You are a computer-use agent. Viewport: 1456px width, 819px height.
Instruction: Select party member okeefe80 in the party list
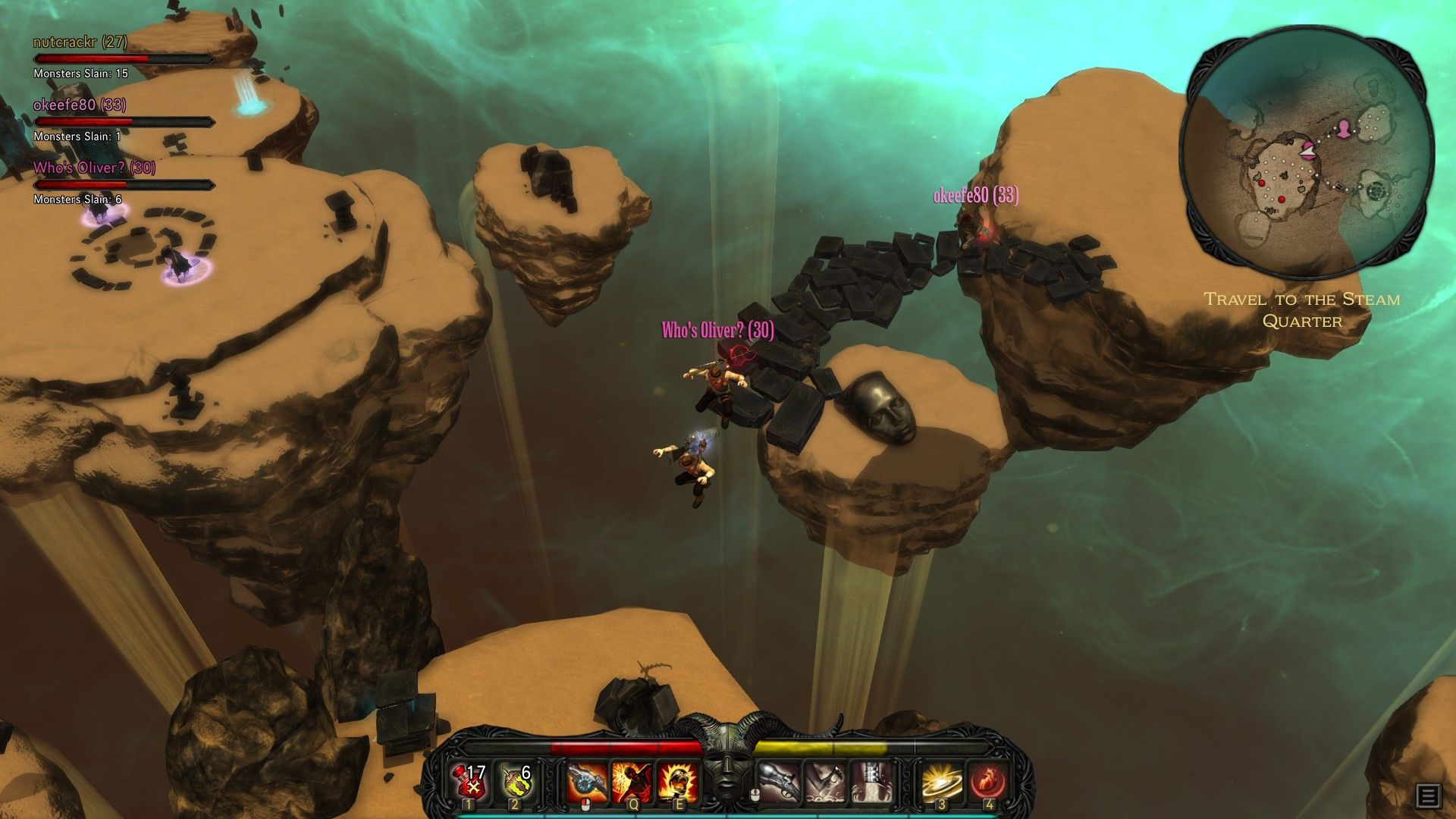point(80,105)
